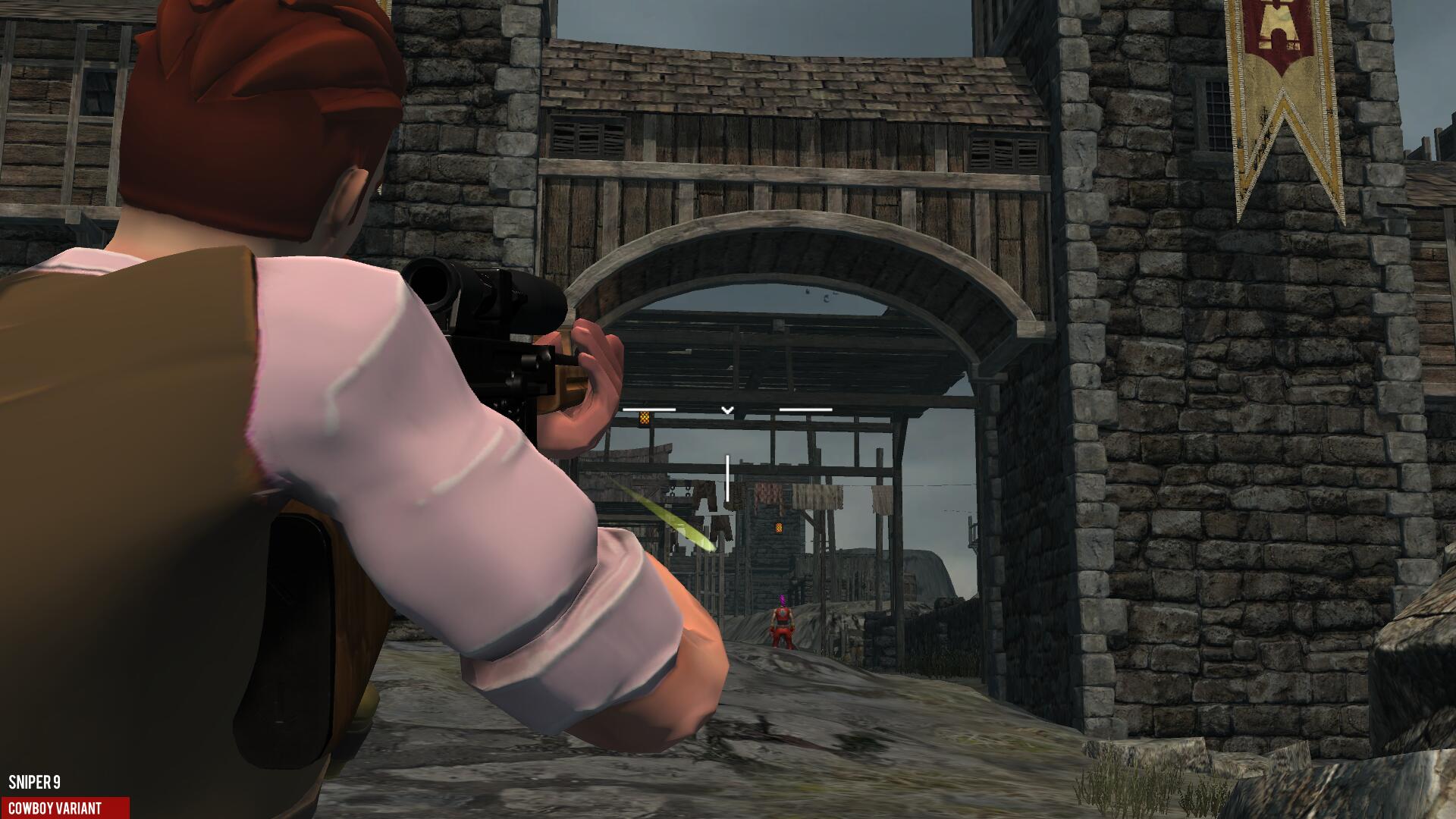Toggle the right crosshair segment
This screenshot has width=1456, height=819.
click(805, 409)
